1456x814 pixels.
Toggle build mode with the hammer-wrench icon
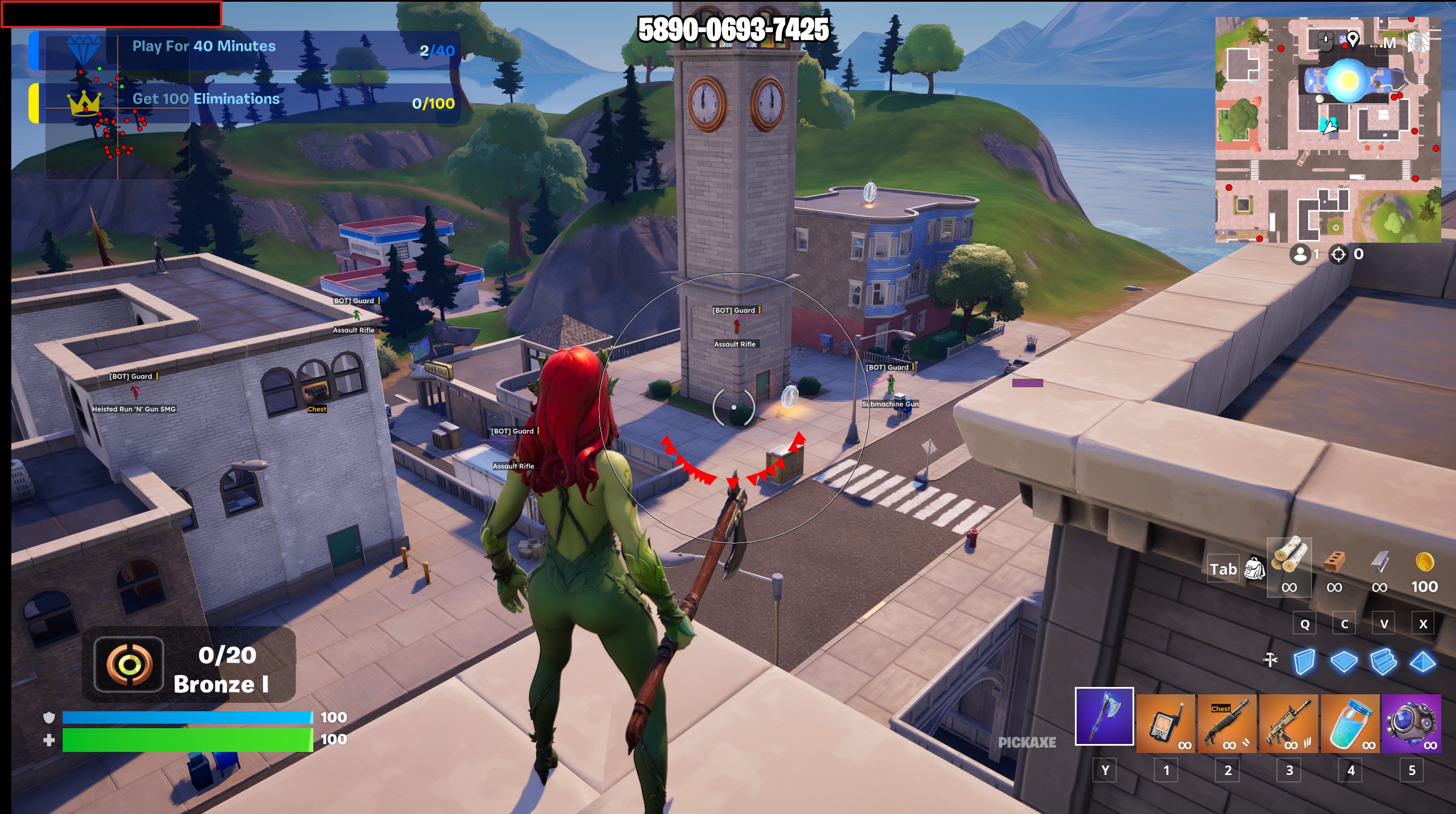(x=1271, y=660)
